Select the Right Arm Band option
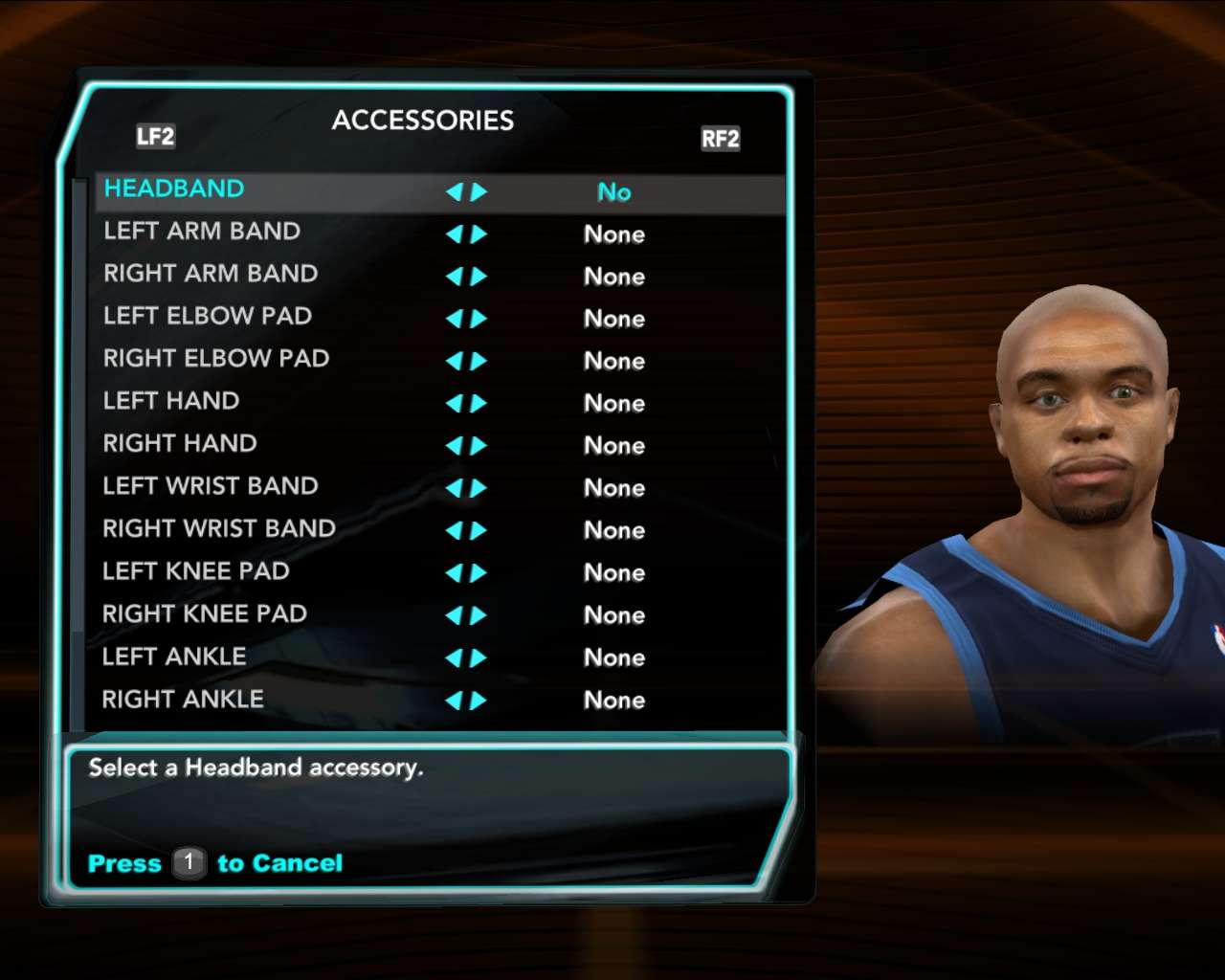This screenshot has height=980, width=1225. [x=211, y=274]
